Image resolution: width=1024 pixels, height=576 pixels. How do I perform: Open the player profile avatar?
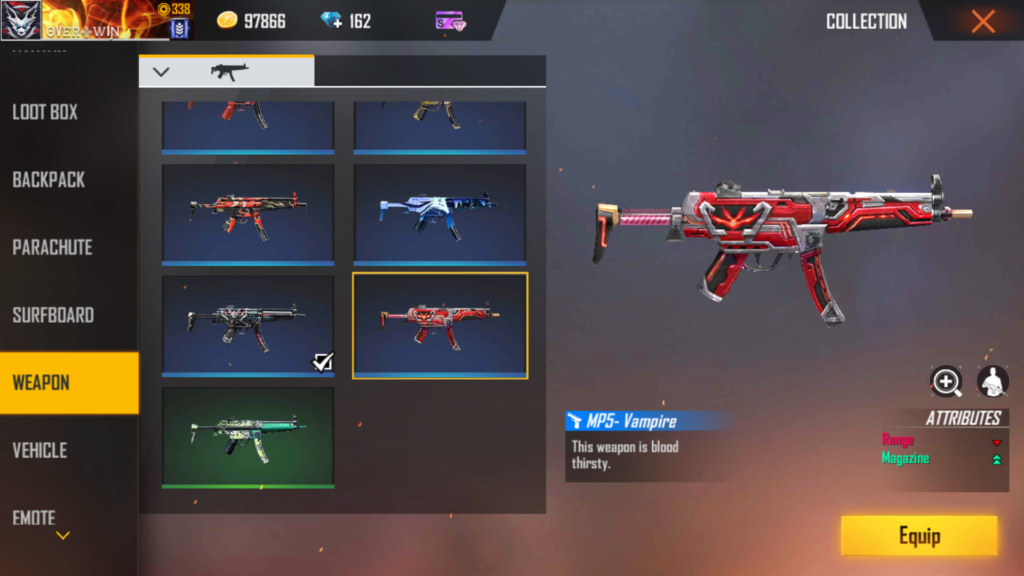[x=20, y=19]
